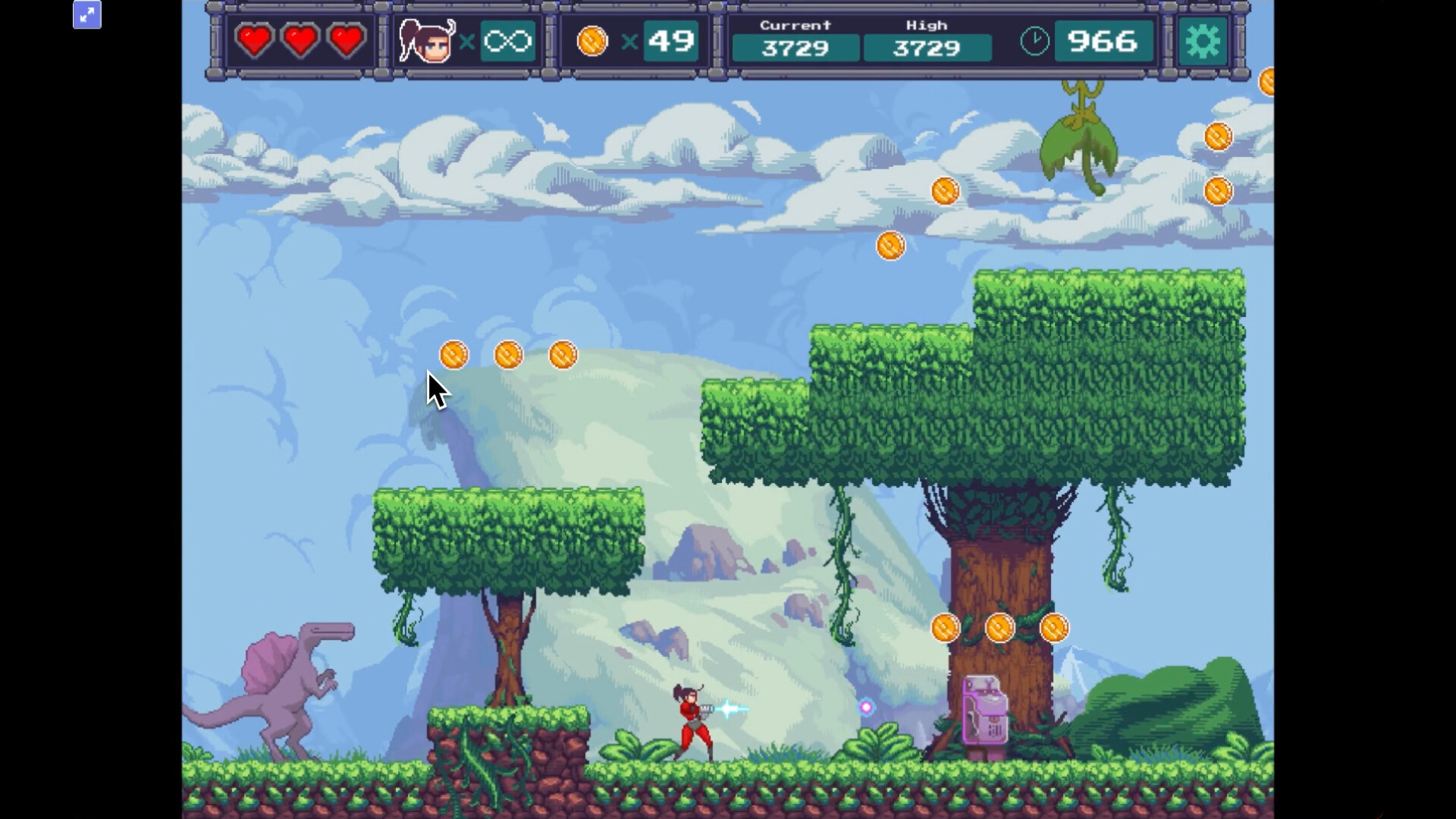Select the High score panel showing 3729
This screenshot has height=819, width=1456.
tap(927, 48)
